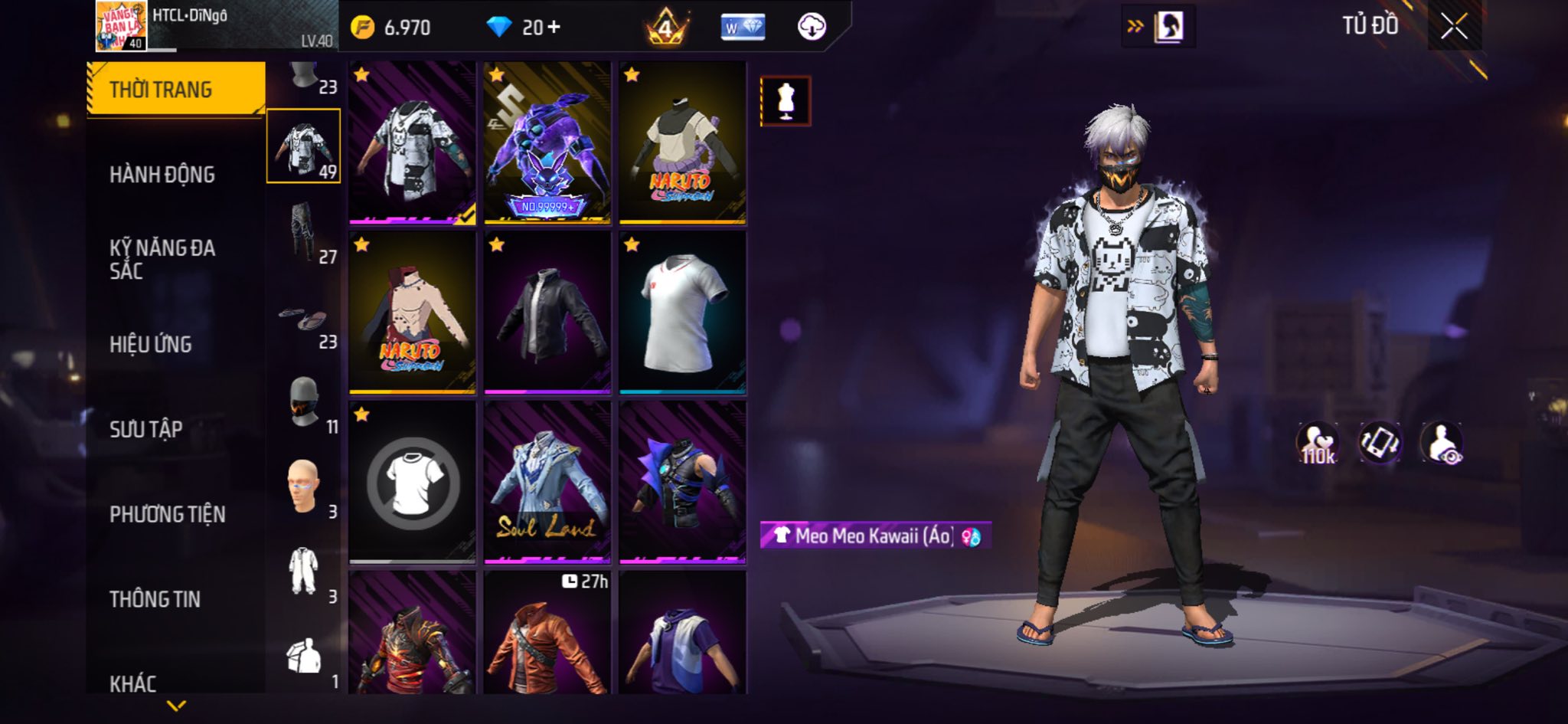This screenshot has width=1568, height=724.
Task: Go to the SƯU TẬP tab
Action: (x=146, y=429)
